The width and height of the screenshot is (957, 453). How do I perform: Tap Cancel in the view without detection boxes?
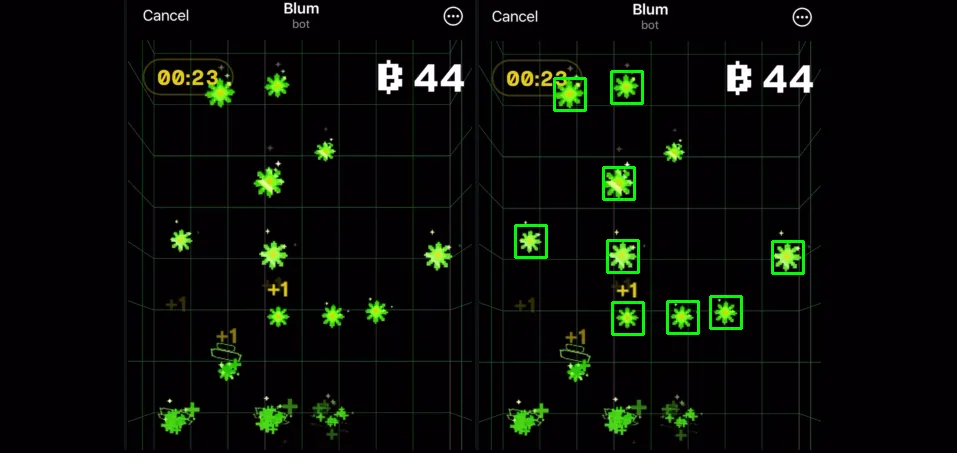tap(166, 16)
